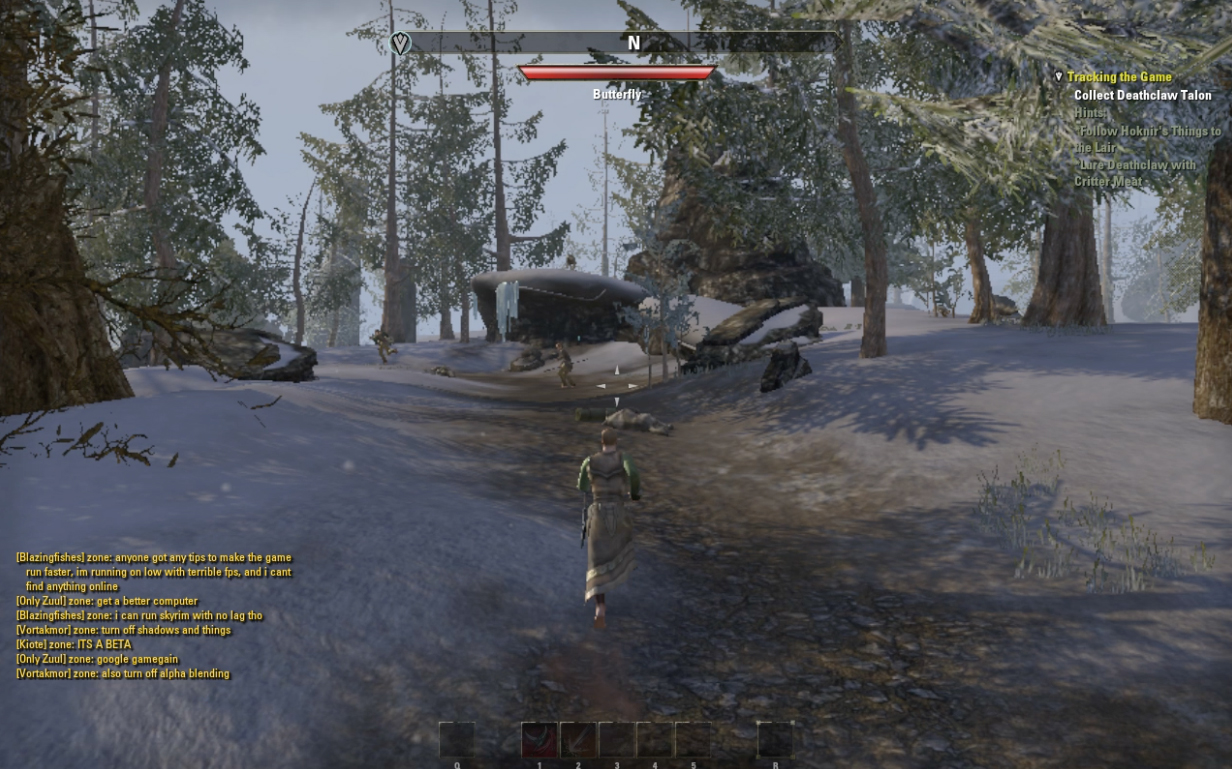Viewport: 1232px width, 769px height.
Task: Click the ultimate ability slot labeled R
Action: click(x=775, y=740)
